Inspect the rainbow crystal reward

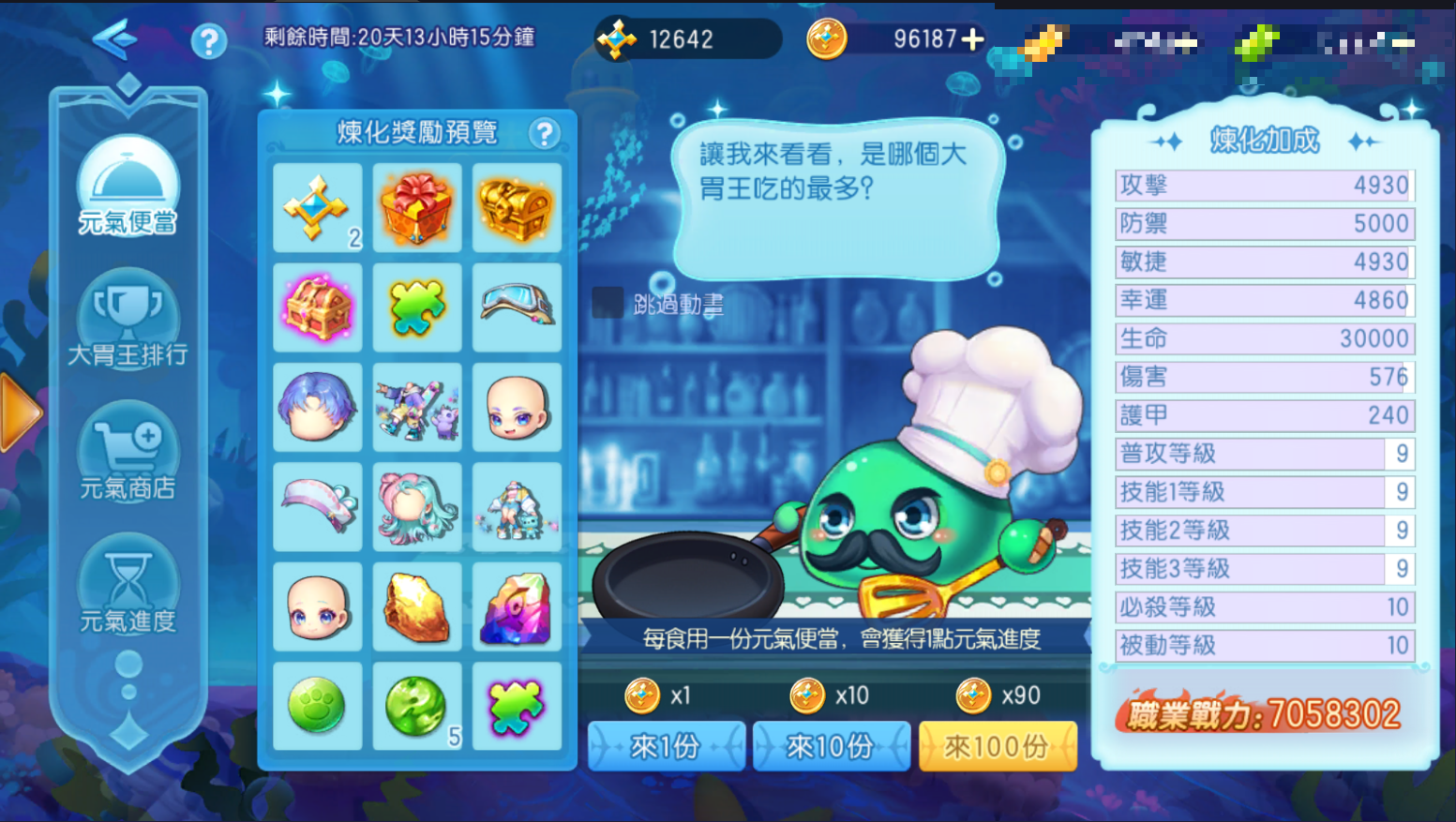[x=517, y=606]
